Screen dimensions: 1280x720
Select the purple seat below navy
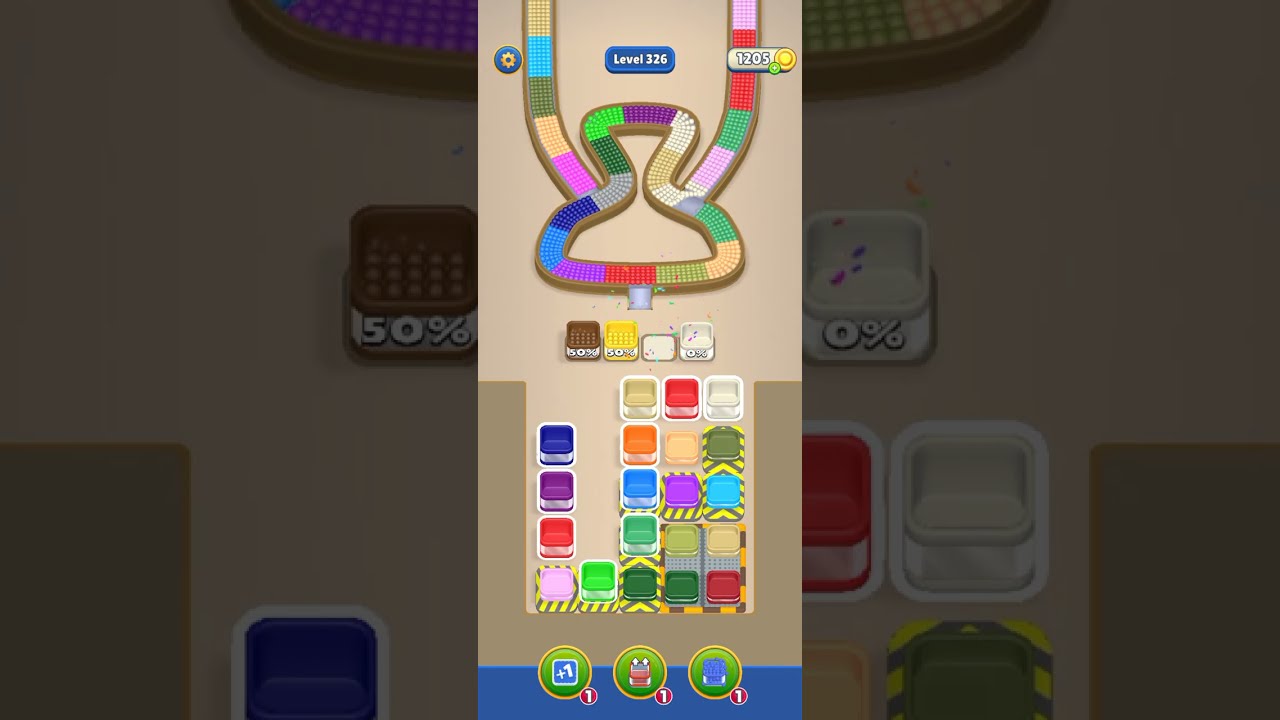557,490
